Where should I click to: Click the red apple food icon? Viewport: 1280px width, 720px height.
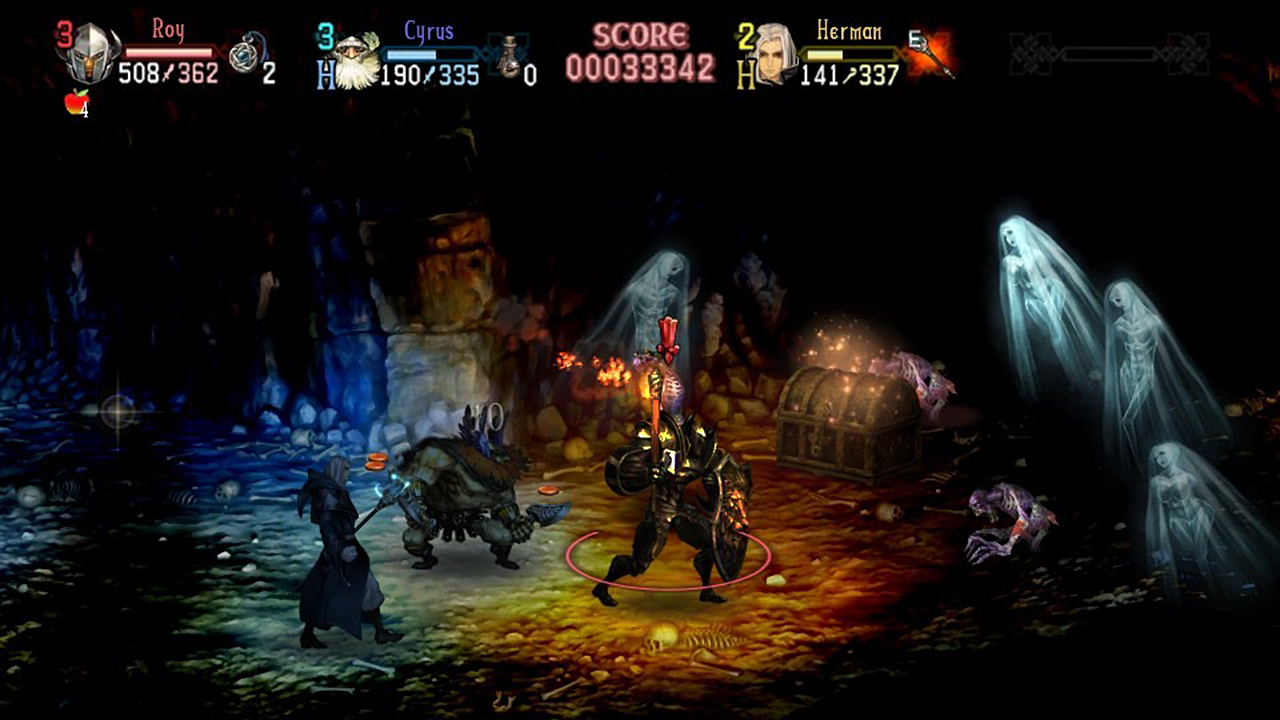[76, 102]
